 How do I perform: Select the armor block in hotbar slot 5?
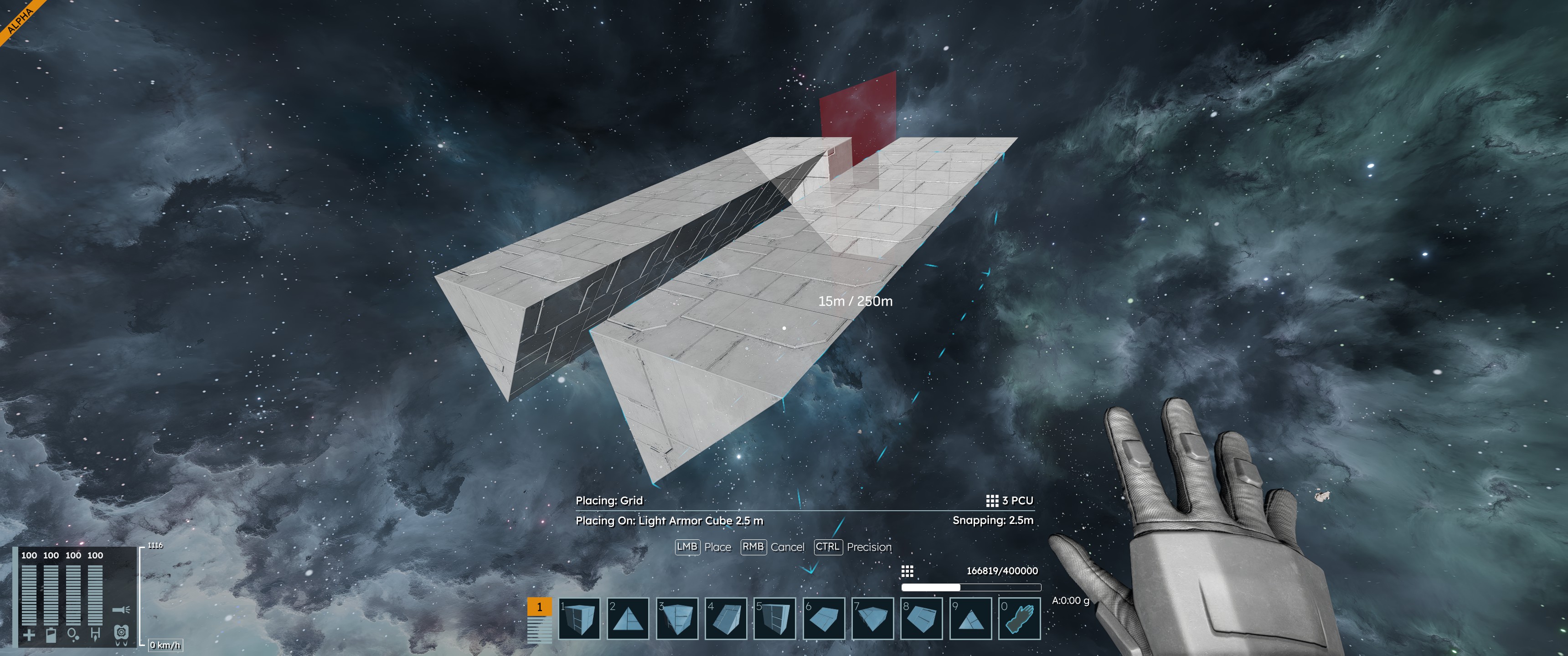point(775,618)
